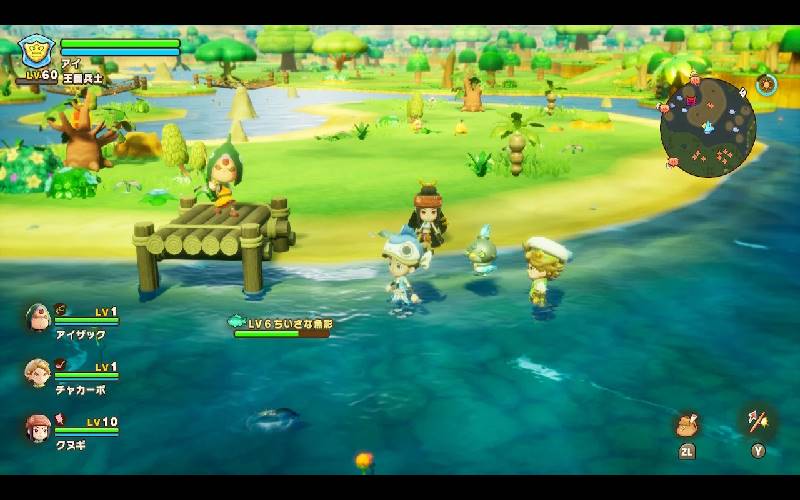Click the sun day-night clock icon

(x=767, y=84)
